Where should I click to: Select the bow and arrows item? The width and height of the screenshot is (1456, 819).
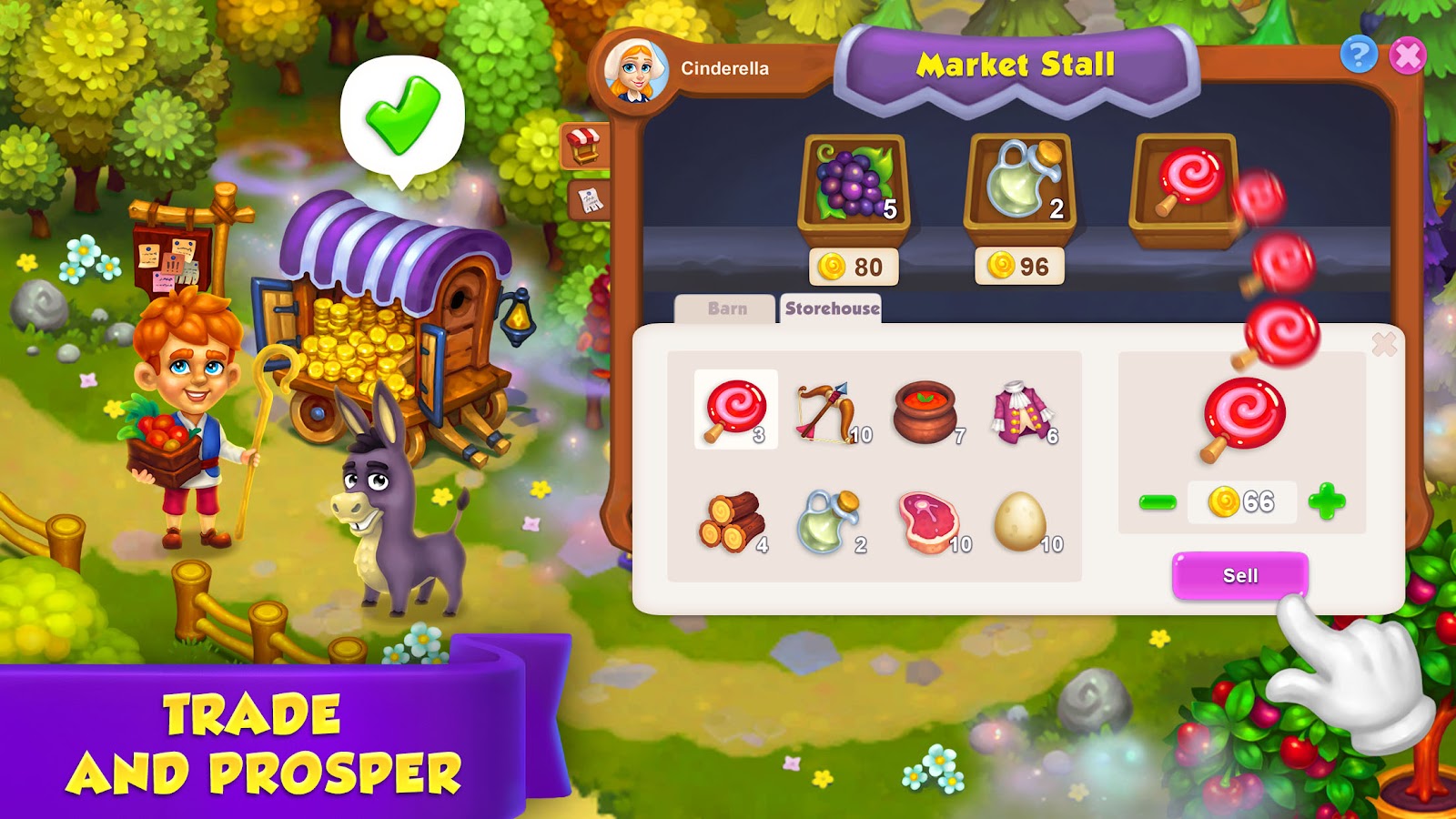(830, 414)
